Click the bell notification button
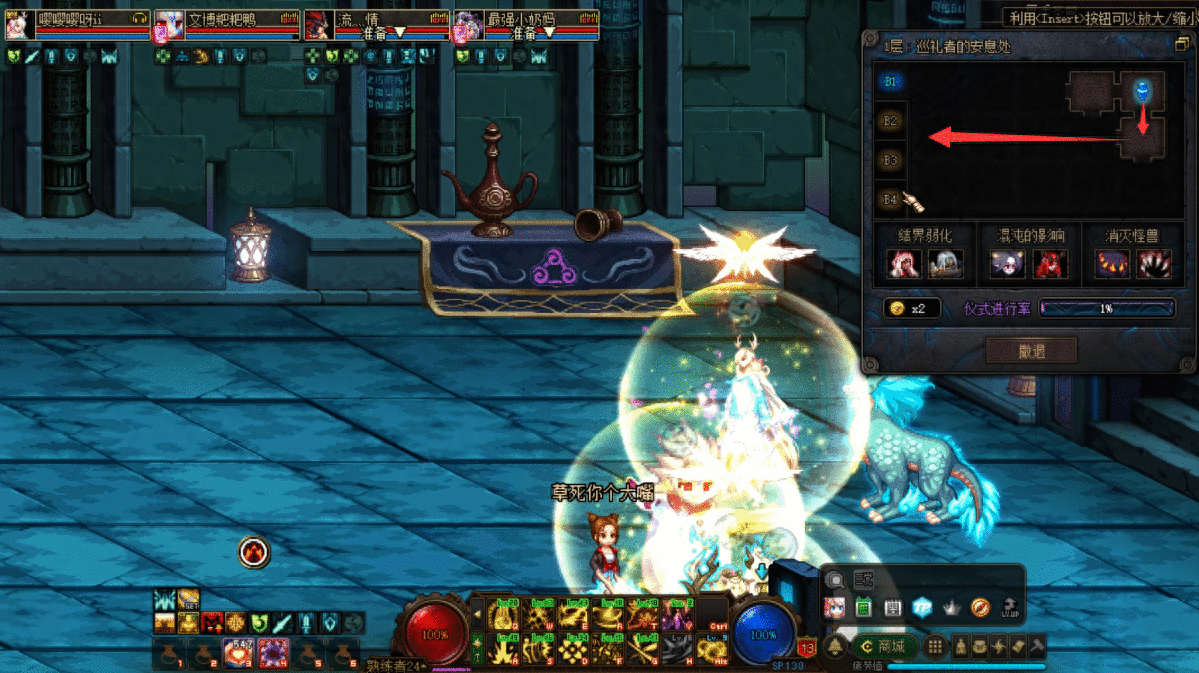1199x673 pixels. pyautogui.click(x=836, y=646)
